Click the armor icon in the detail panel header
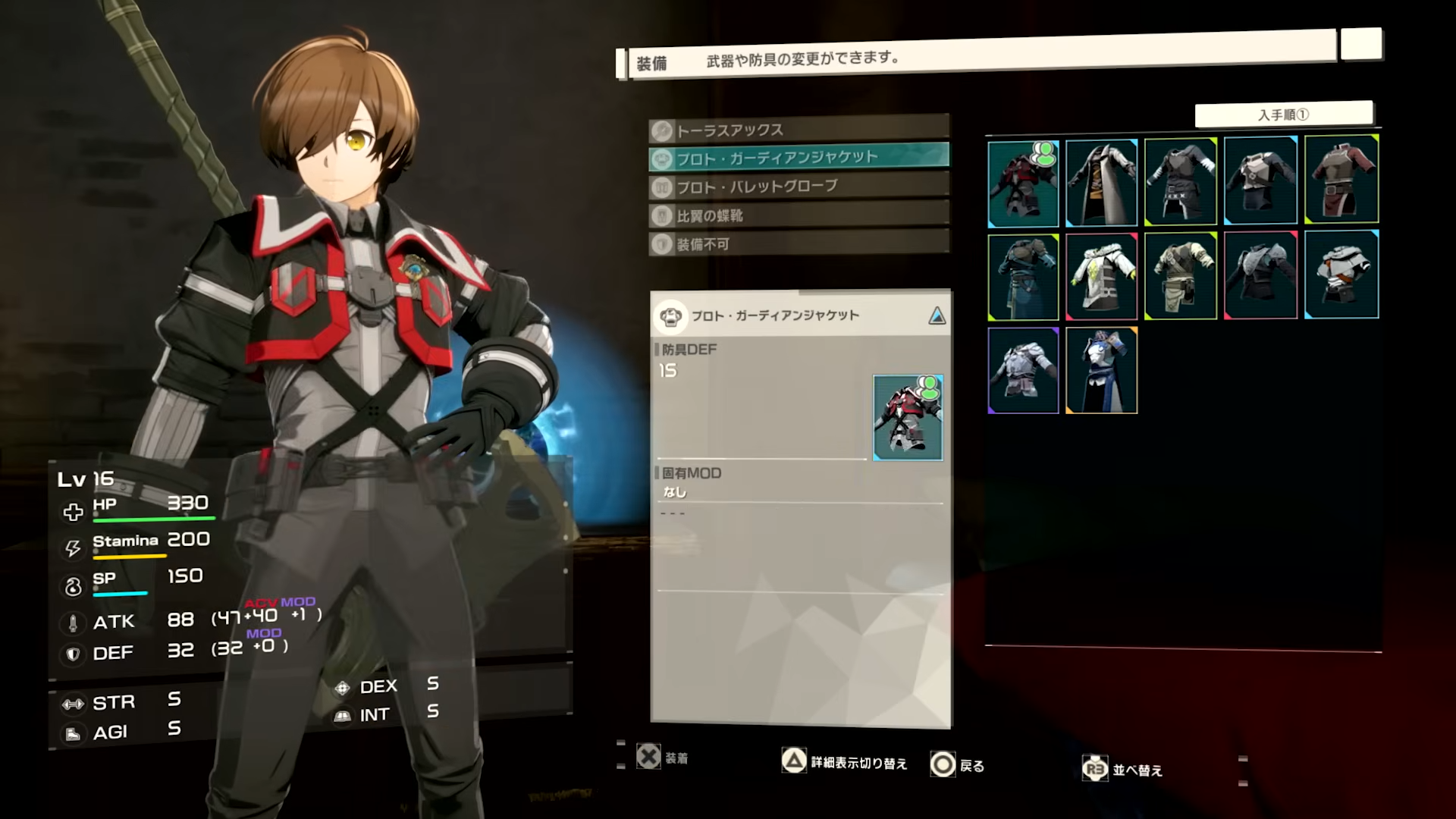This screenshot has width=1456, height=819. 670,315
